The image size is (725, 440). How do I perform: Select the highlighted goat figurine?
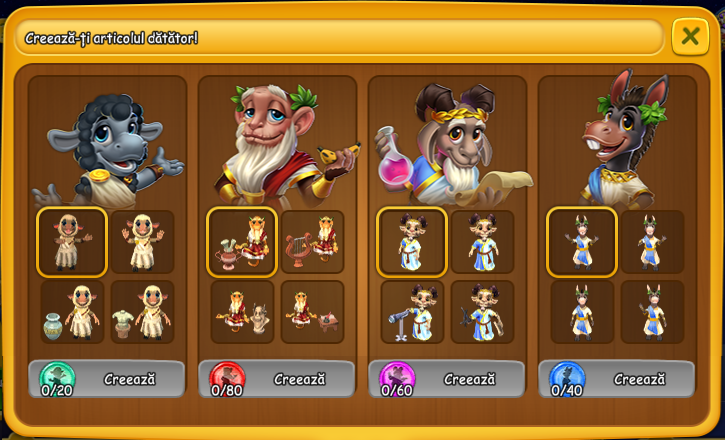click(x=412, y=242)
